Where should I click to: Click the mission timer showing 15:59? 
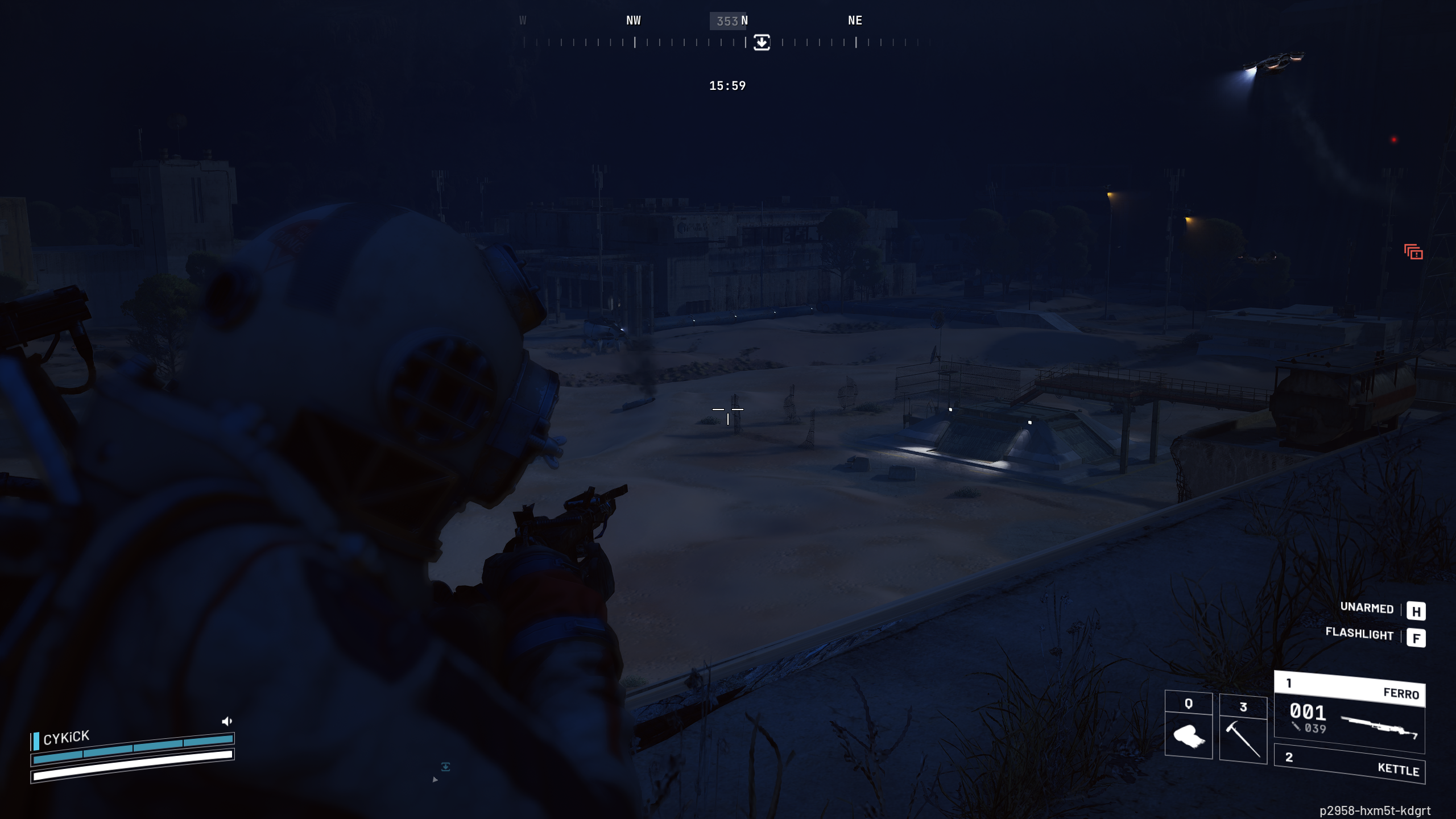click(x=727, y=86)
